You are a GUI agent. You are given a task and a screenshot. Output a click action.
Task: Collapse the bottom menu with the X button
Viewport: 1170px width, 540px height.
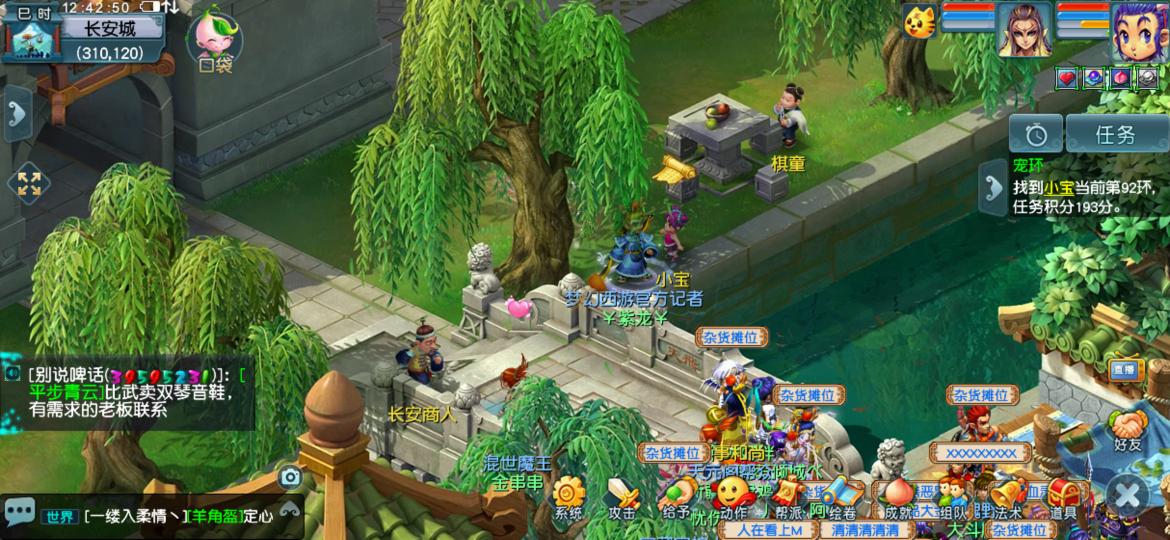coord(1127,494)
